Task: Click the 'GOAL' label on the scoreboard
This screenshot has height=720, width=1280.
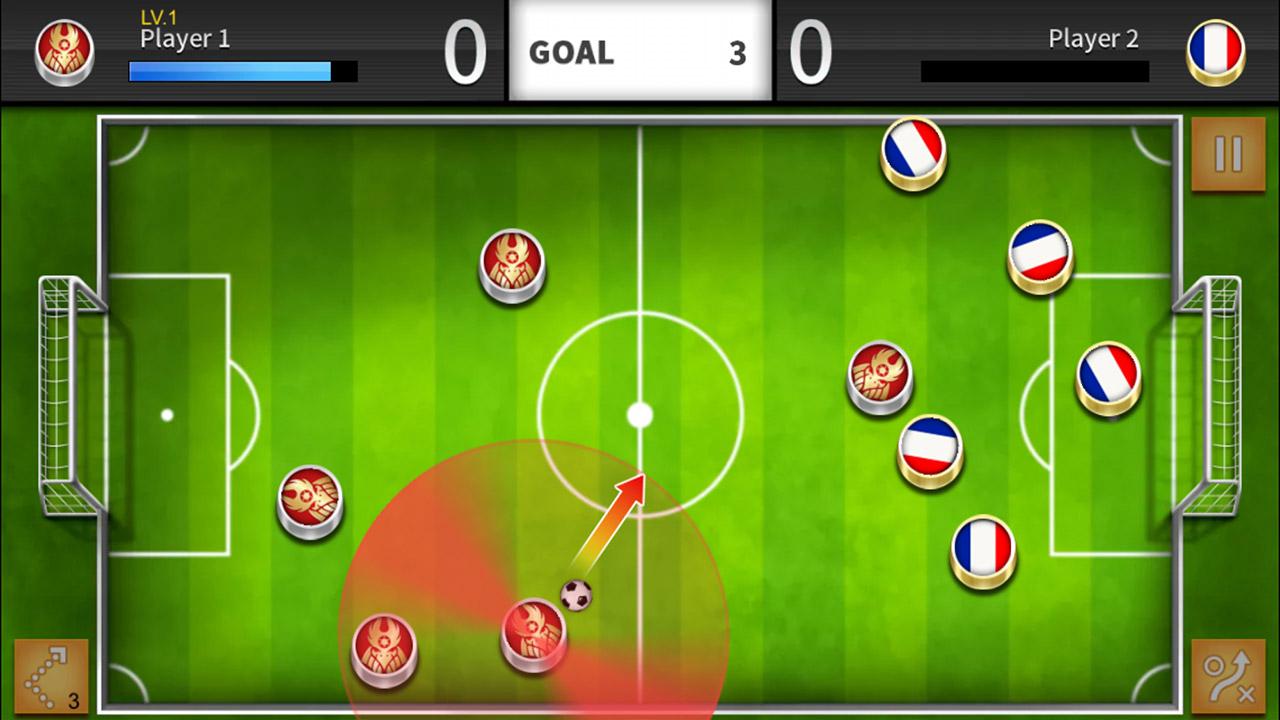Action: 571,54
